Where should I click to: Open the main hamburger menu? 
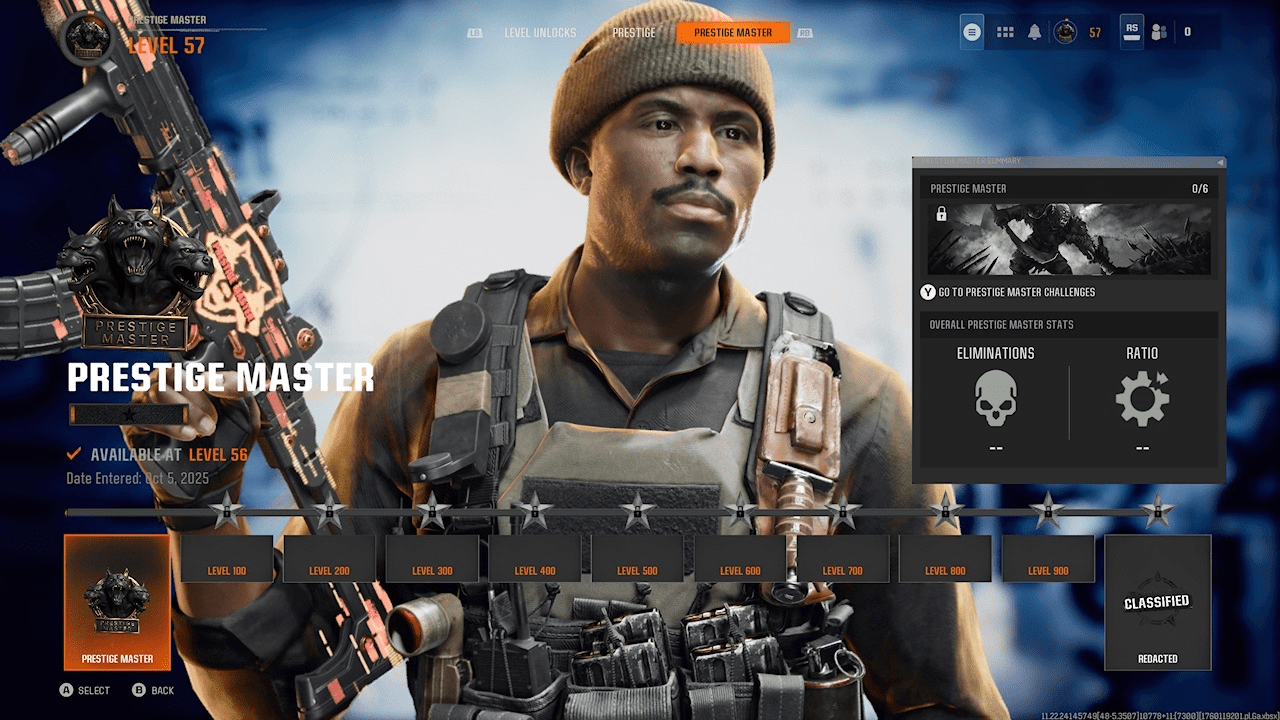971,31
